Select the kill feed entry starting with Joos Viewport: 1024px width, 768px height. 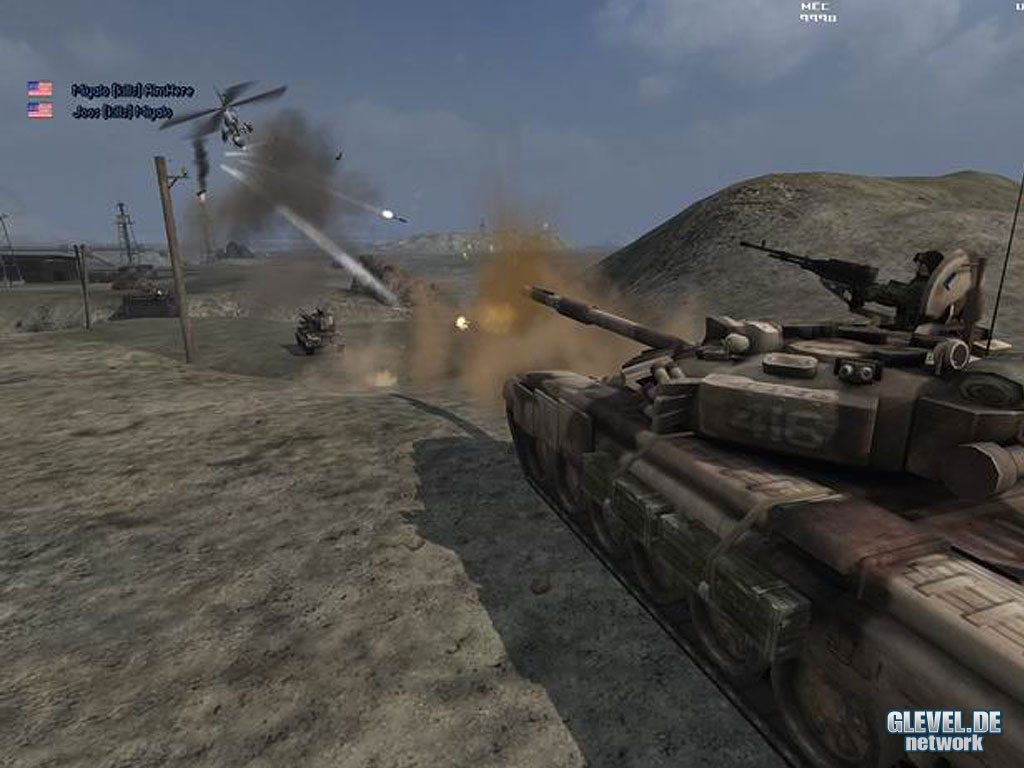[x=122, y=112]
